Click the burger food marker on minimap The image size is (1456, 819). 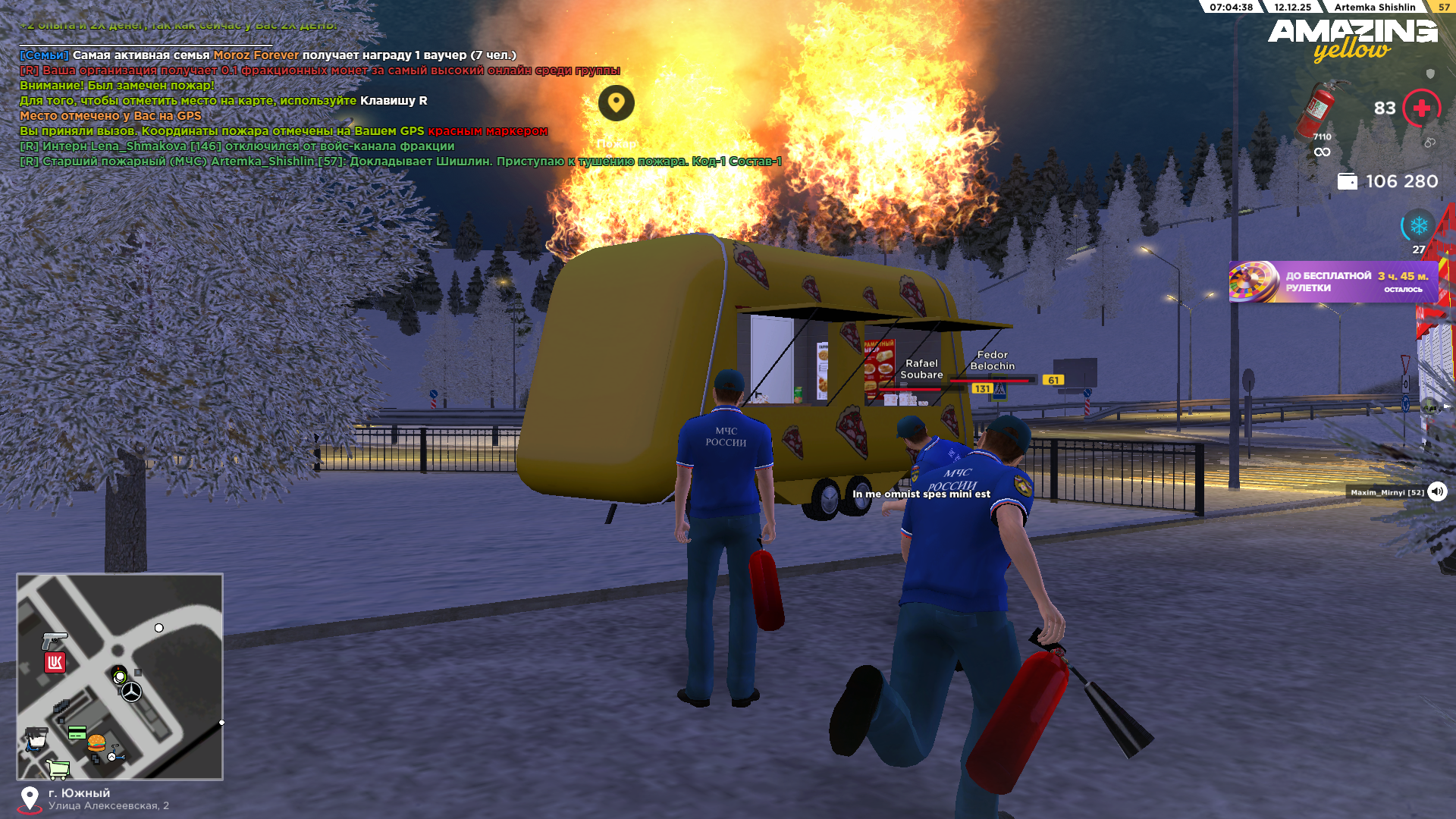[x=96, y=742]
